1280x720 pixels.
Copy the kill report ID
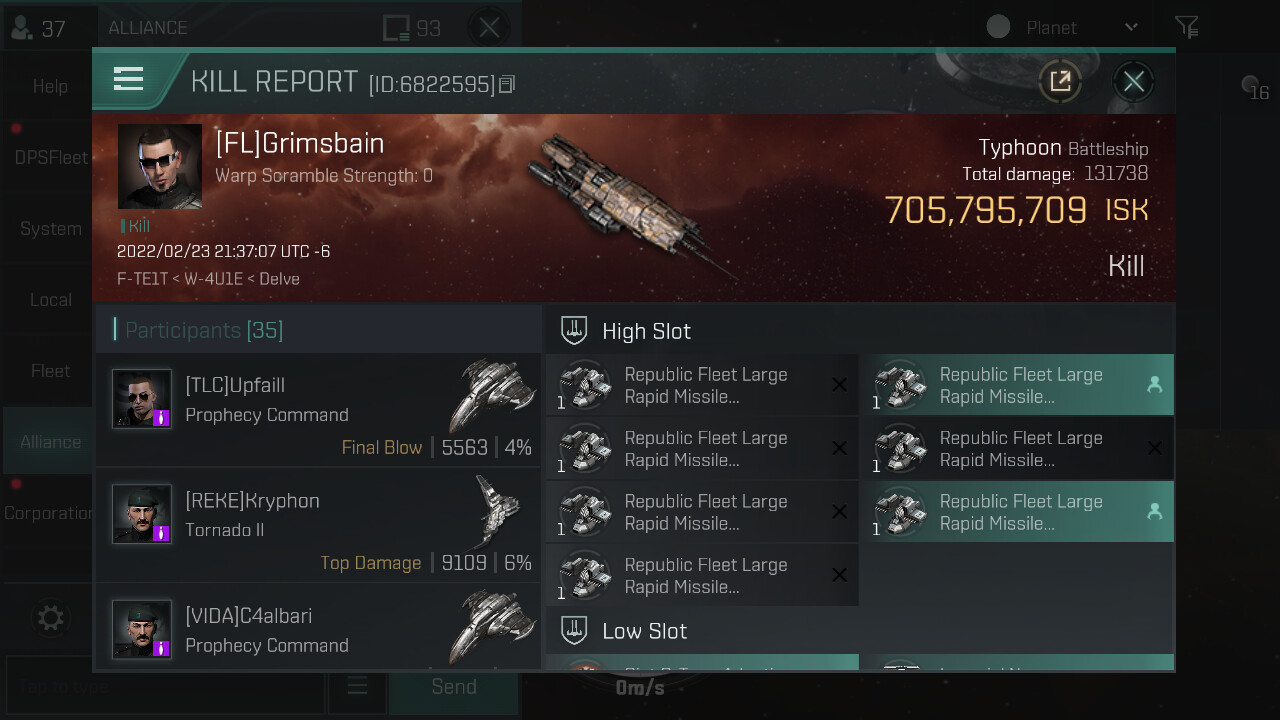(507, 85)
